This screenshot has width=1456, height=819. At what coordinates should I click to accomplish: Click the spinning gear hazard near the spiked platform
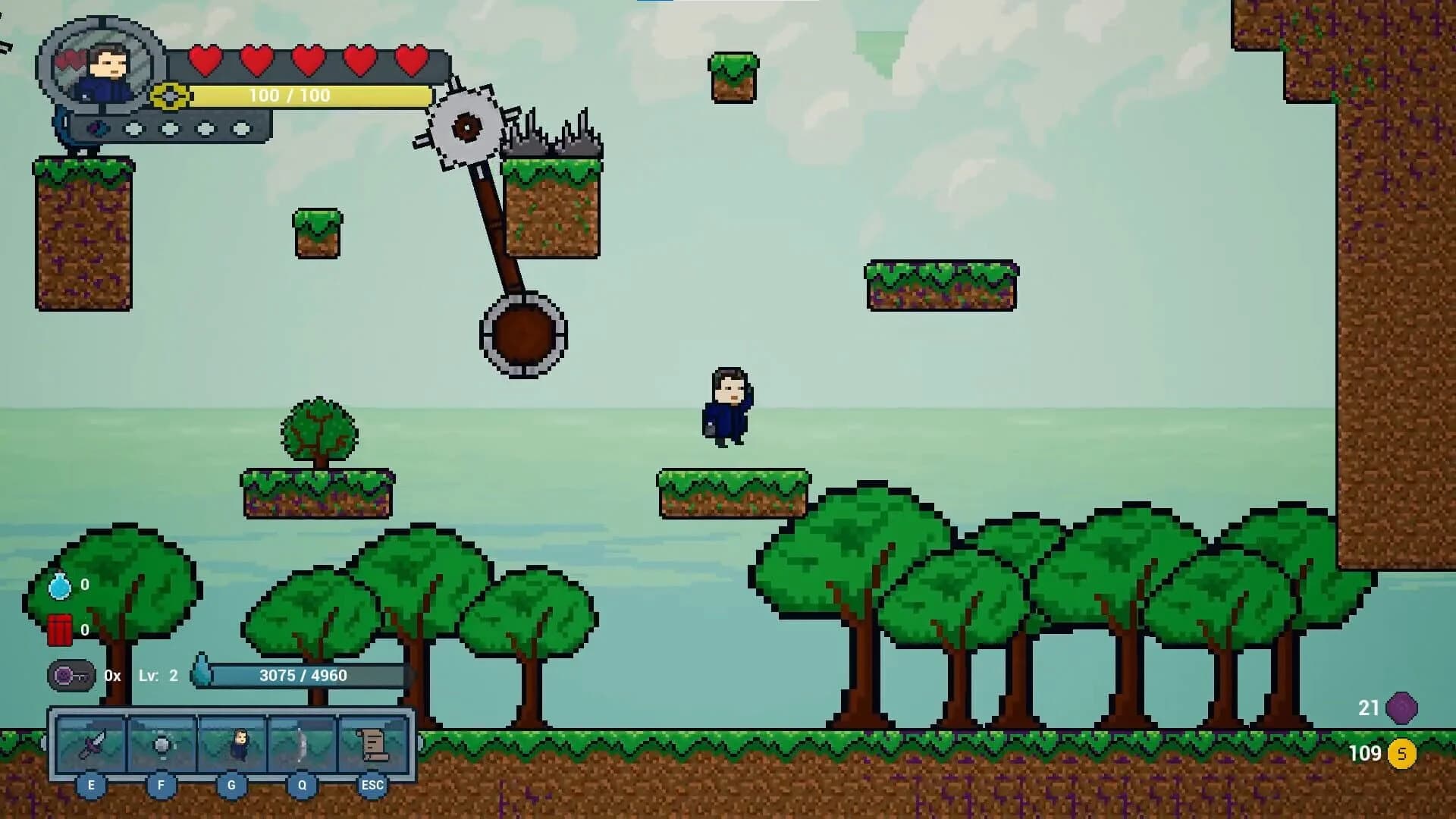(x=466, y=129)
